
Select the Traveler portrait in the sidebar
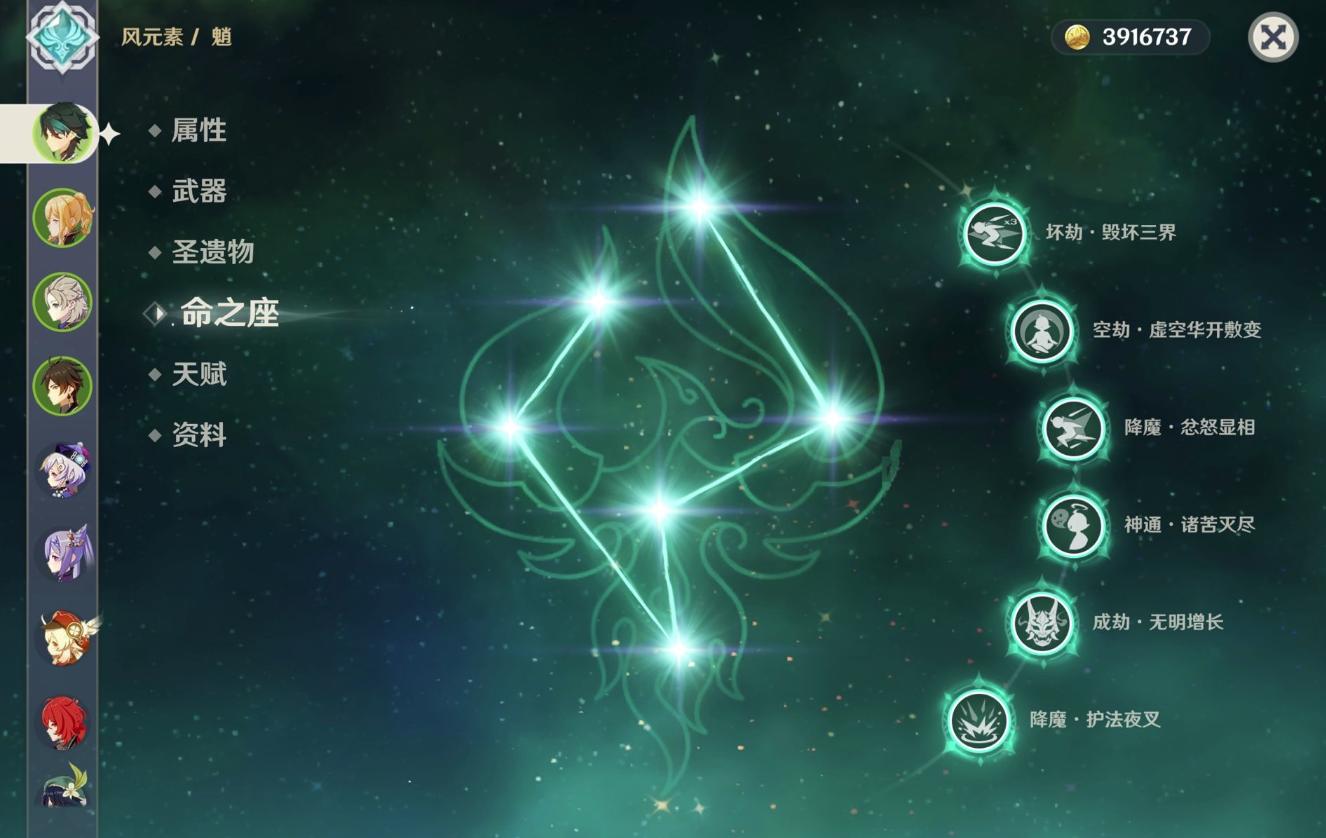coord(62,216)
